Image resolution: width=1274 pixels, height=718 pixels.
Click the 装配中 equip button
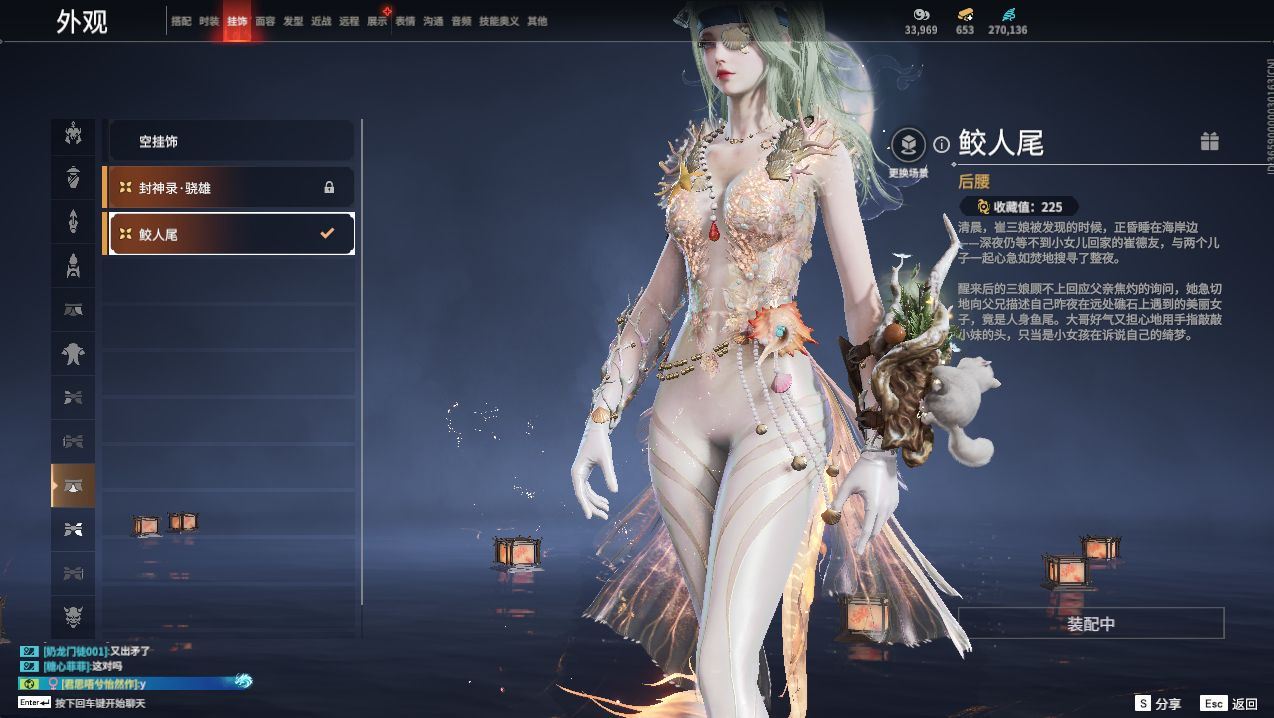point(1090,624)
